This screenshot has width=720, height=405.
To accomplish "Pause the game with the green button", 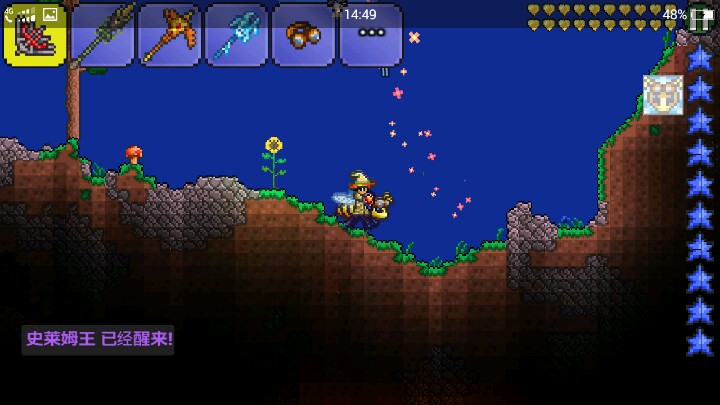I will [702, 17].
